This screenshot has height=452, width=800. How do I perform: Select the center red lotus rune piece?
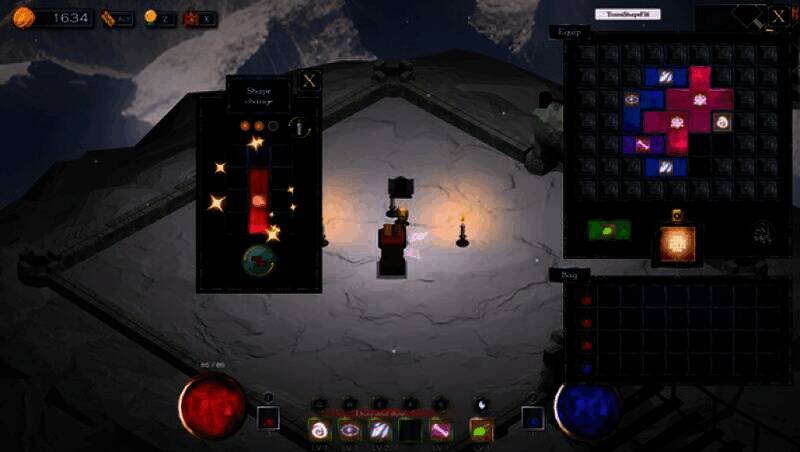pos(677,121)
